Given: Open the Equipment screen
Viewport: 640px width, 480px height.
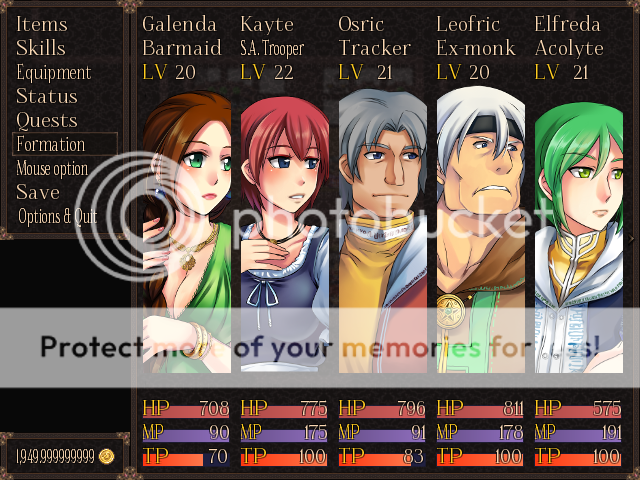Looking at the screenshot, I should click(54, 72).
